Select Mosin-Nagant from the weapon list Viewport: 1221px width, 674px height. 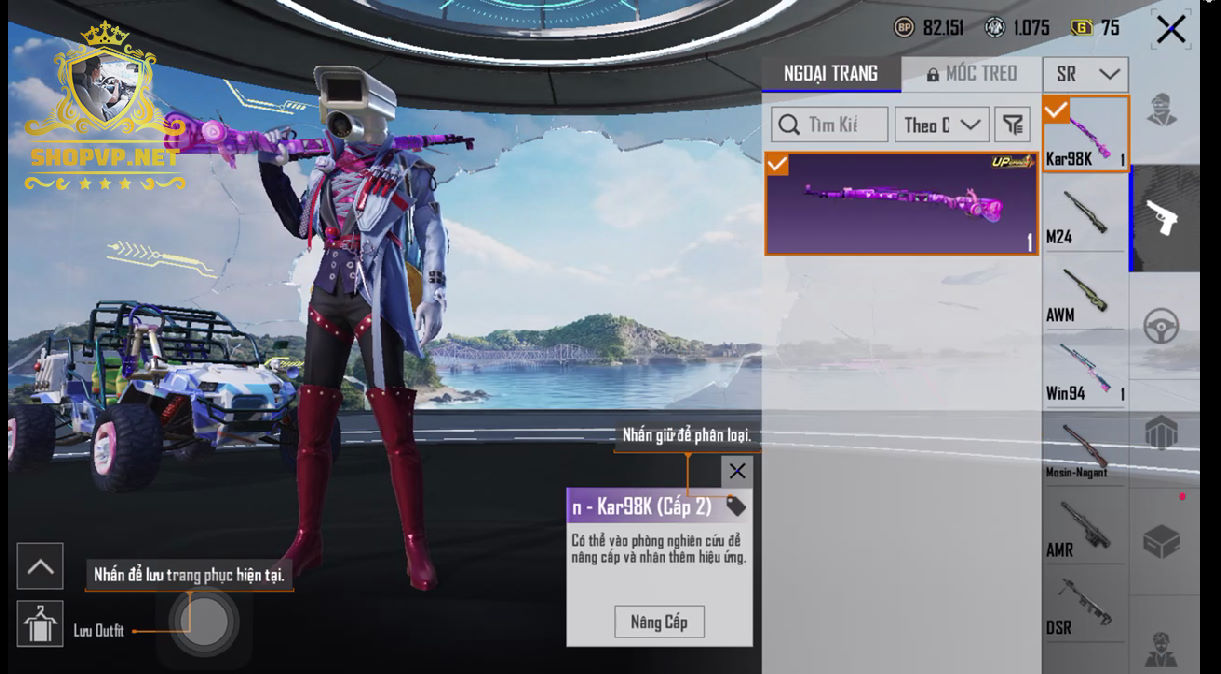(x=1085, y=449)
